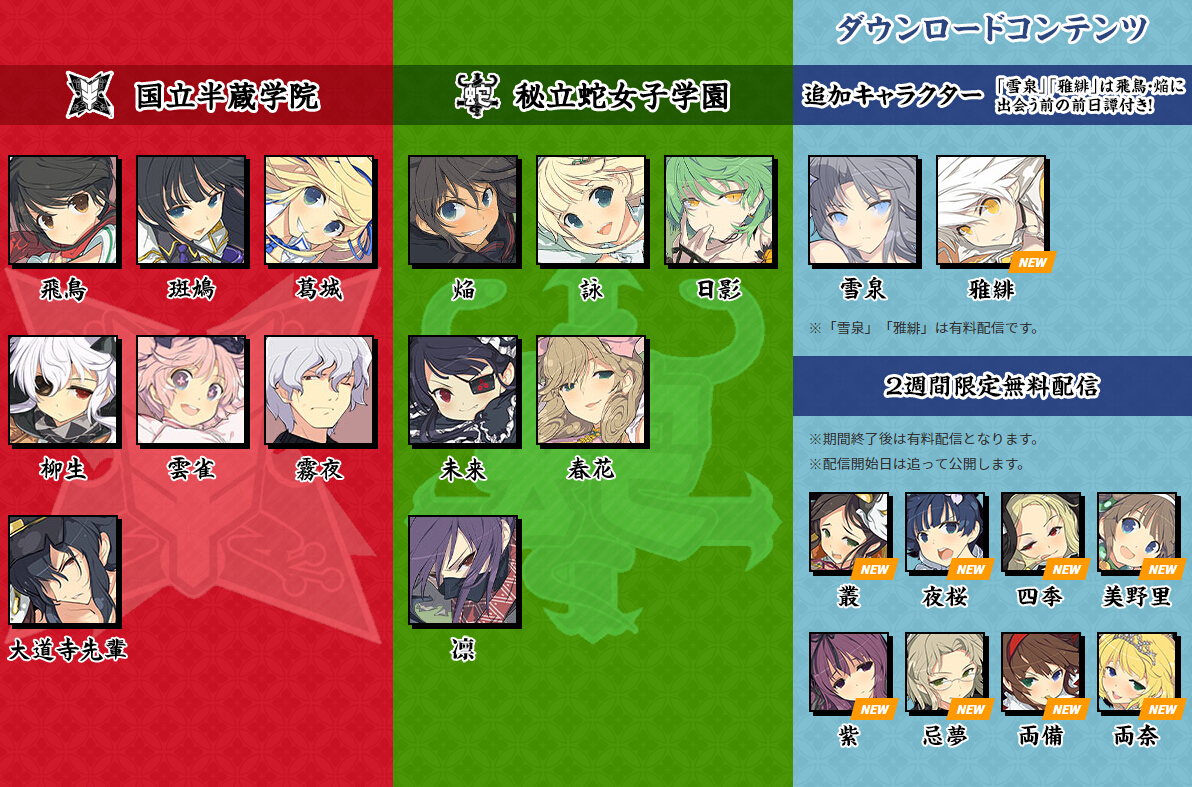
Task: Choose the 両奈 DLC portrait
Action: 1137,672
